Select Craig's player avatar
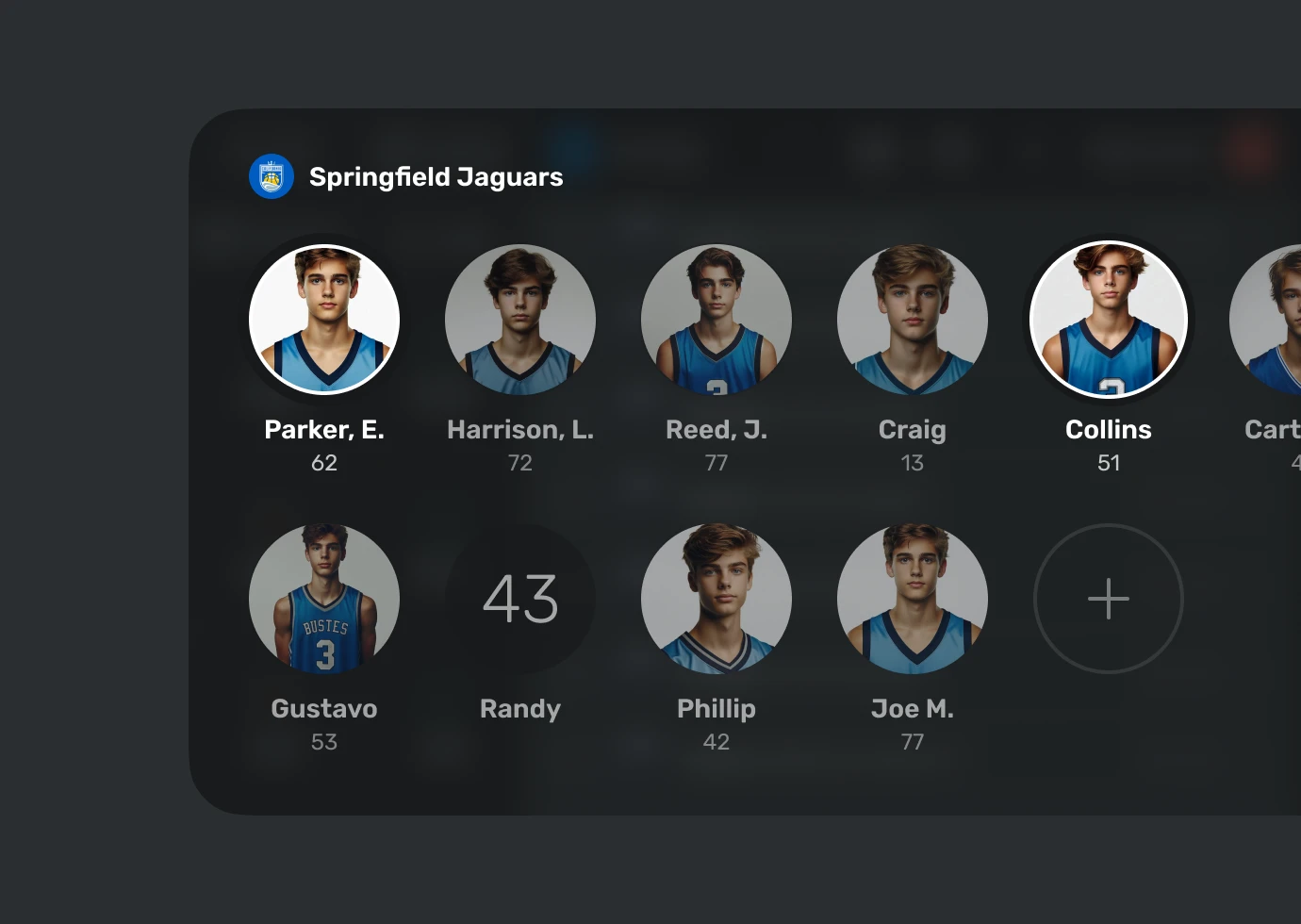 (x=913, y=320)
